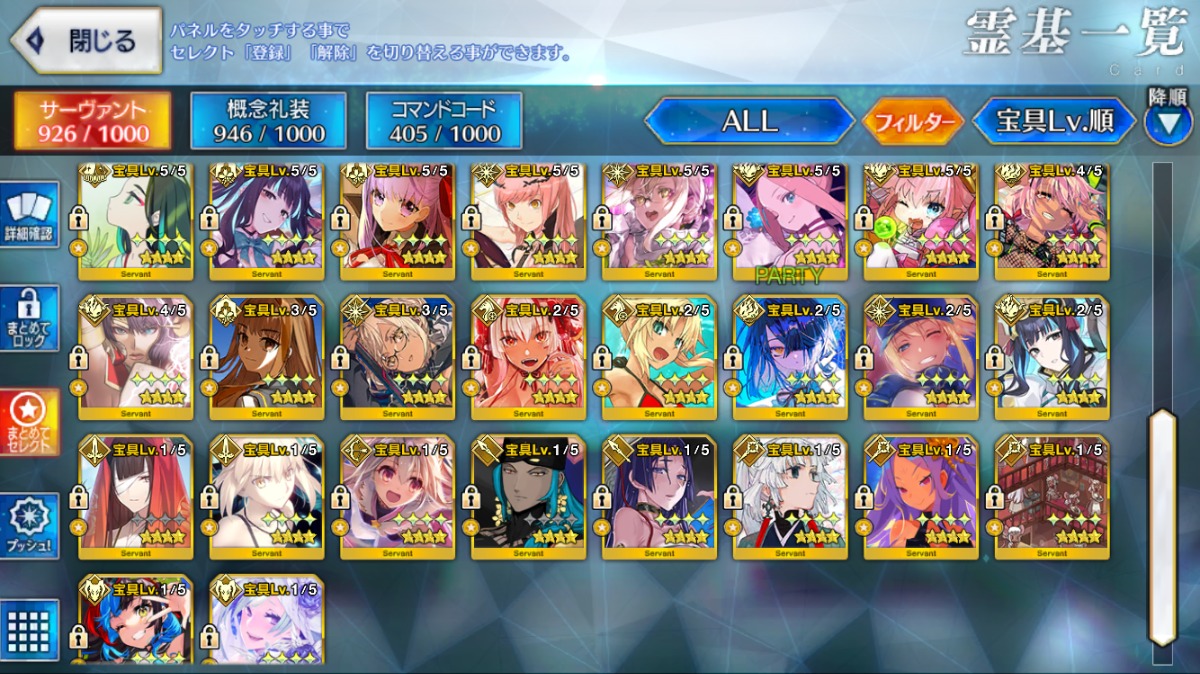Activate まとめてロック bulk lock

32,318
